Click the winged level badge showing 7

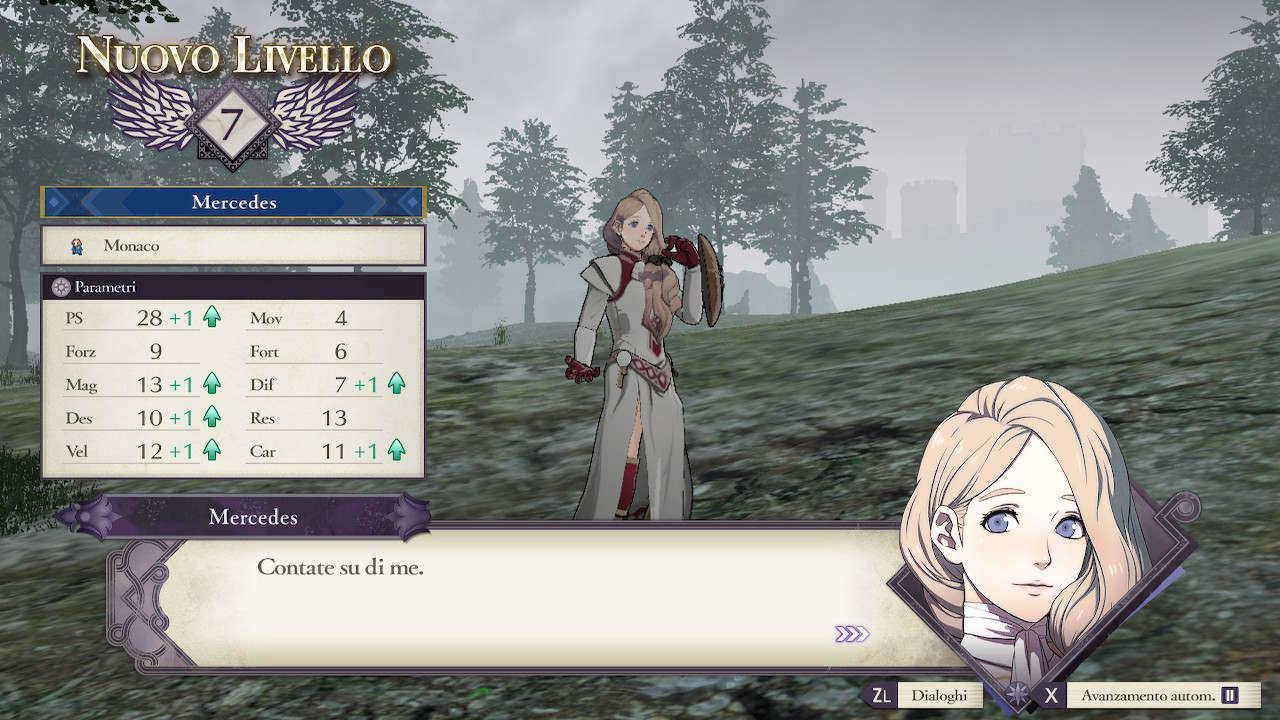click(230, 121)
